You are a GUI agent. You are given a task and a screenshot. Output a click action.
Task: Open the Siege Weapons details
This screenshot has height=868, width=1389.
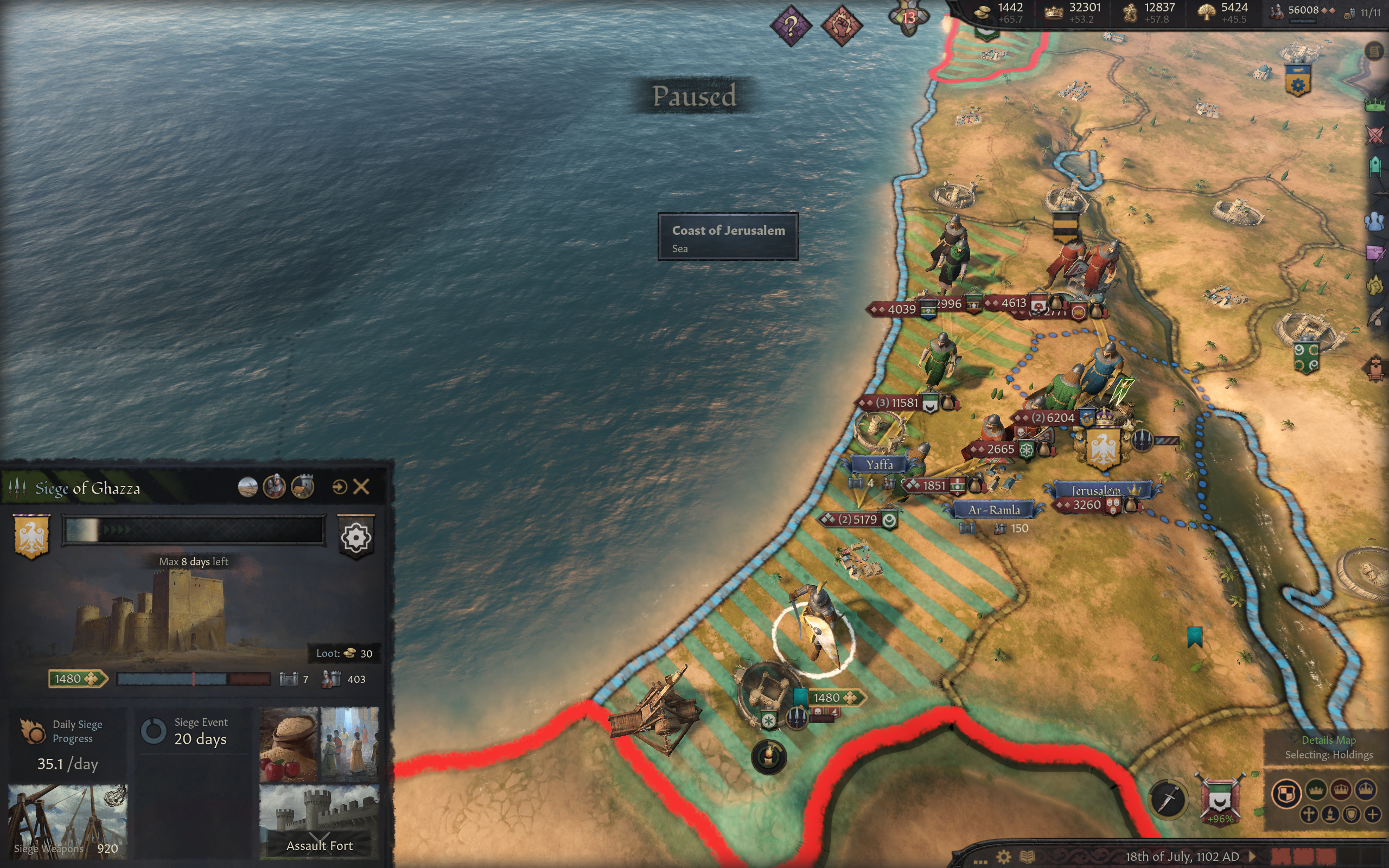pos(68,821)
